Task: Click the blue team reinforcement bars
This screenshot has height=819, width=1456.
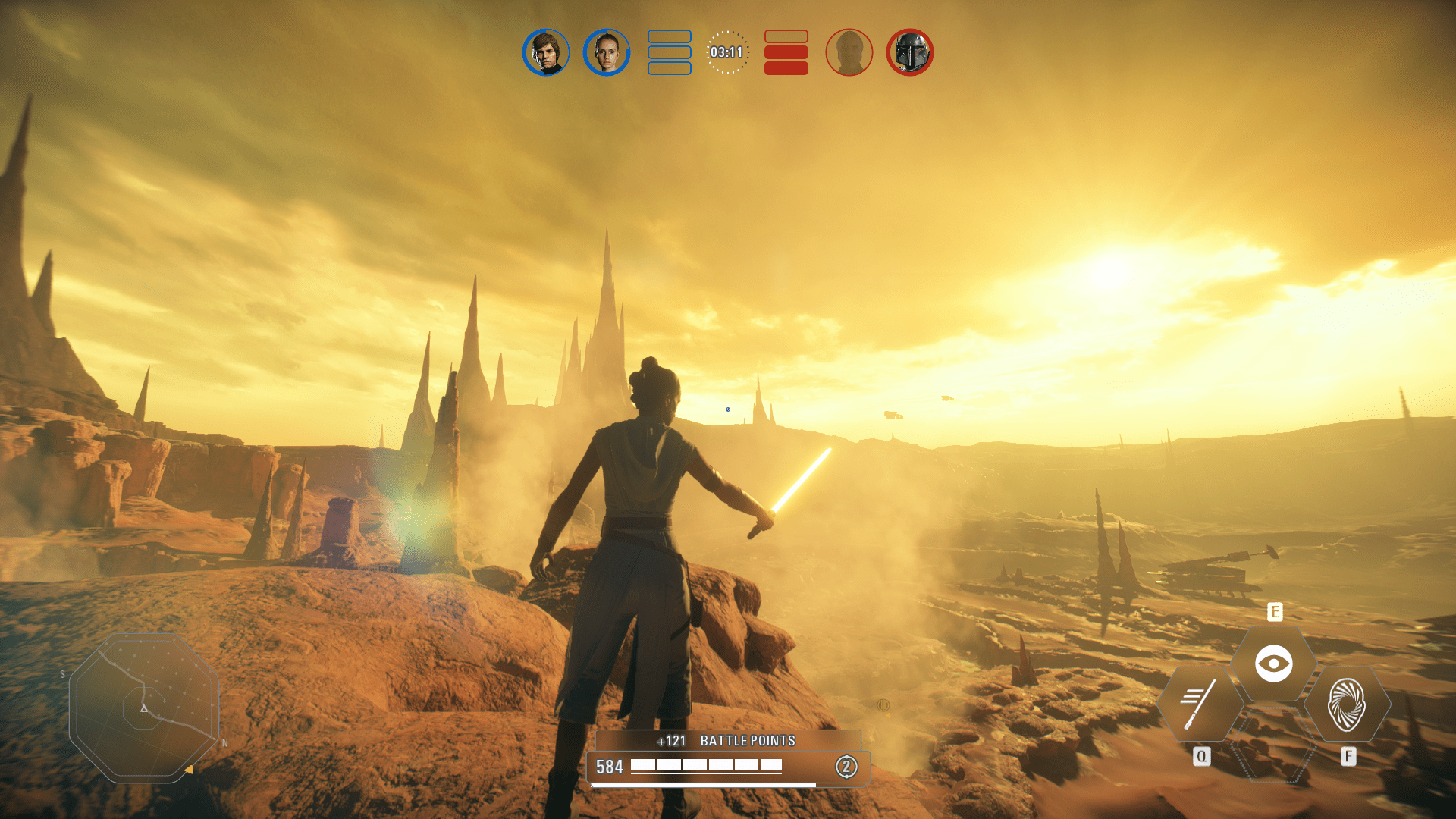Action: coord(670,52)
